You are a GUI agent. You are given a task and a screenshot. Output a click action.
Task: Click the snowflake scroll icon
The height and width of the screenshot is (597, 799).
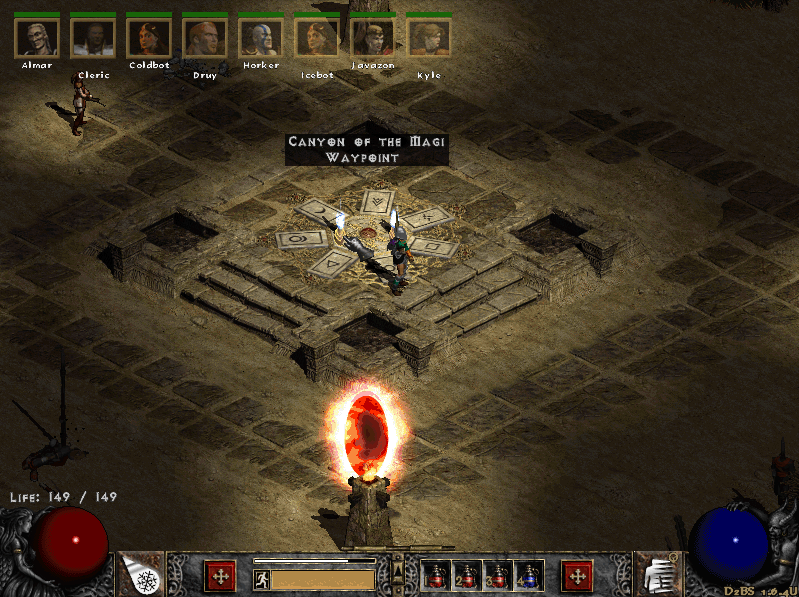coord(141,574)
